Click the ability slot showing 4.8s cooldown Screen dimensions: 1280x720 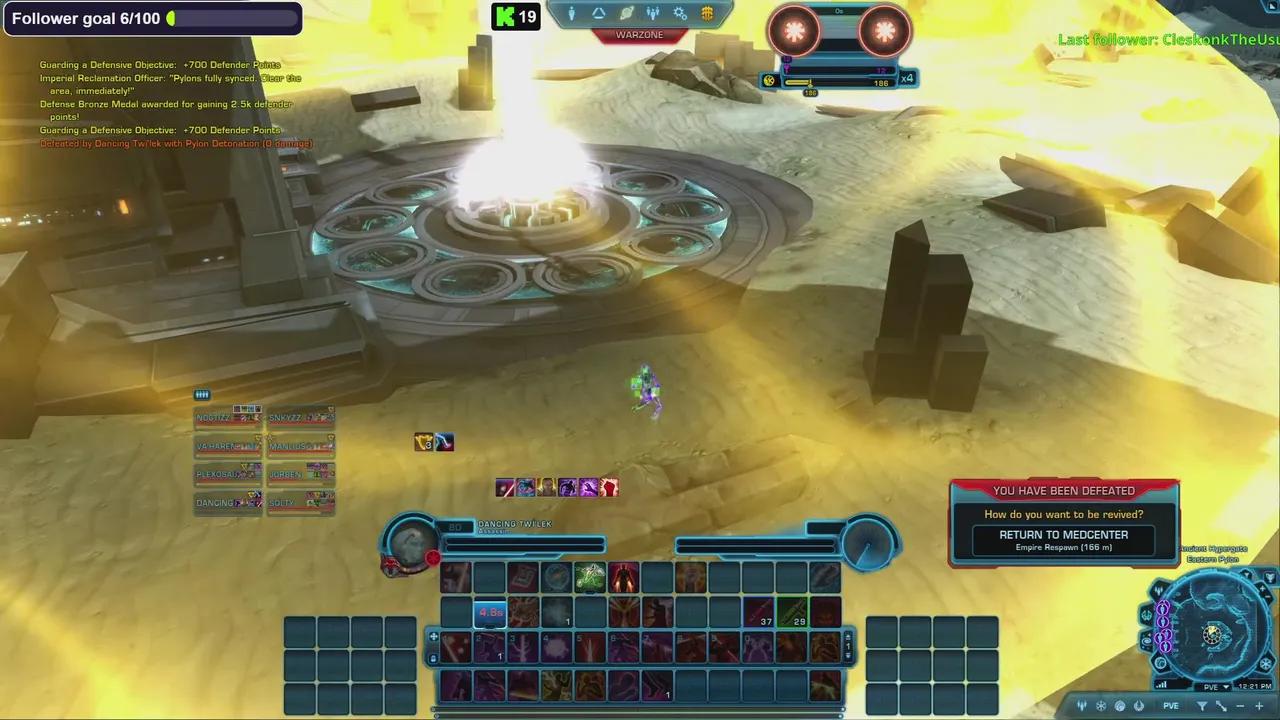point(490,612)
